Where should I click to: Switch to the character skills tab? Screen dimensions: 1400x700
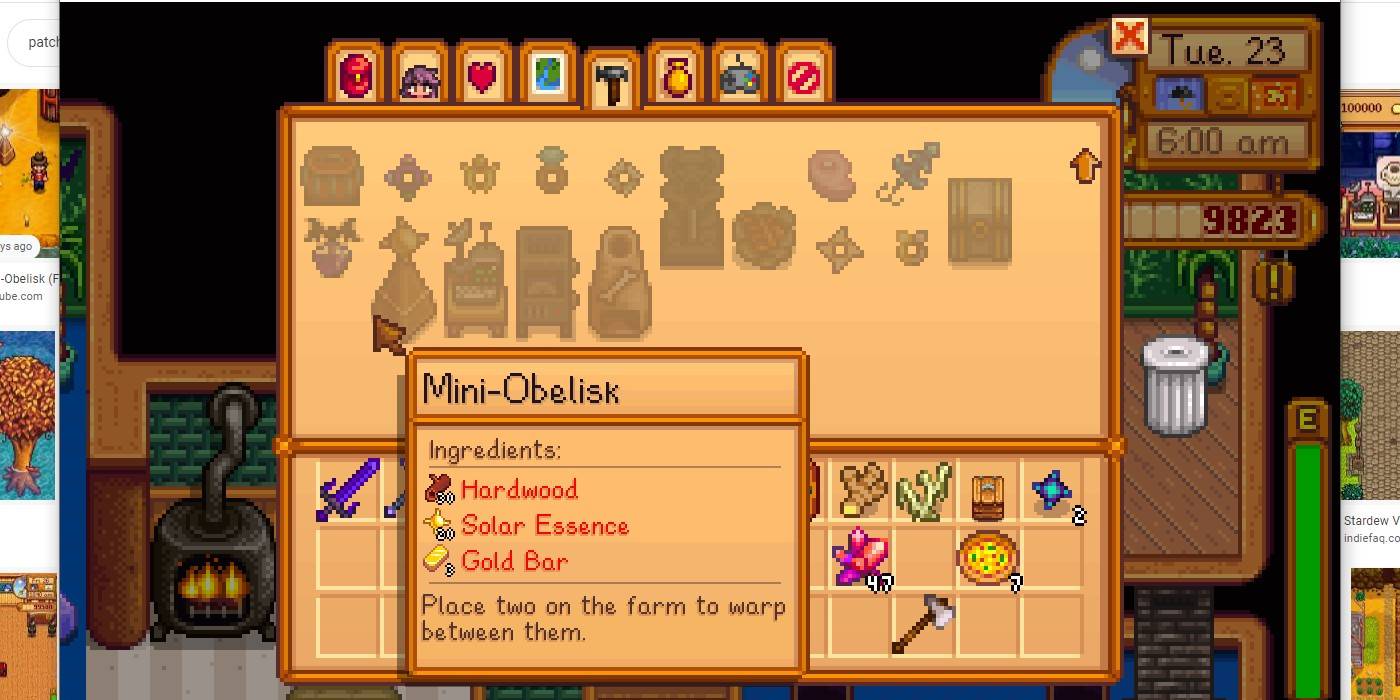(x=420, y=75)
